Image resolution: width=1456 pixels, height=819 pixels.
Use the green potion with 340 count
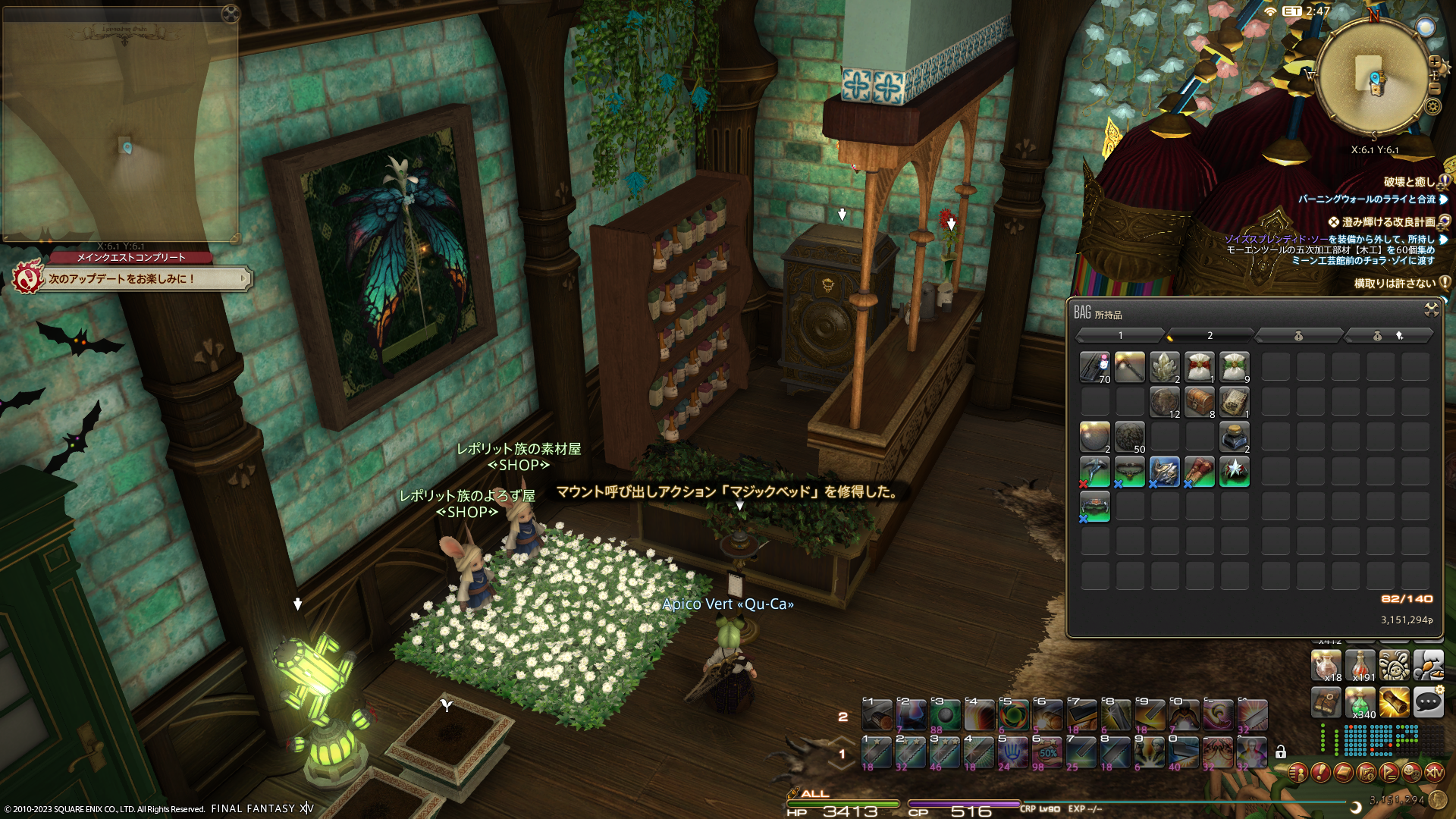pos(1360,703)
